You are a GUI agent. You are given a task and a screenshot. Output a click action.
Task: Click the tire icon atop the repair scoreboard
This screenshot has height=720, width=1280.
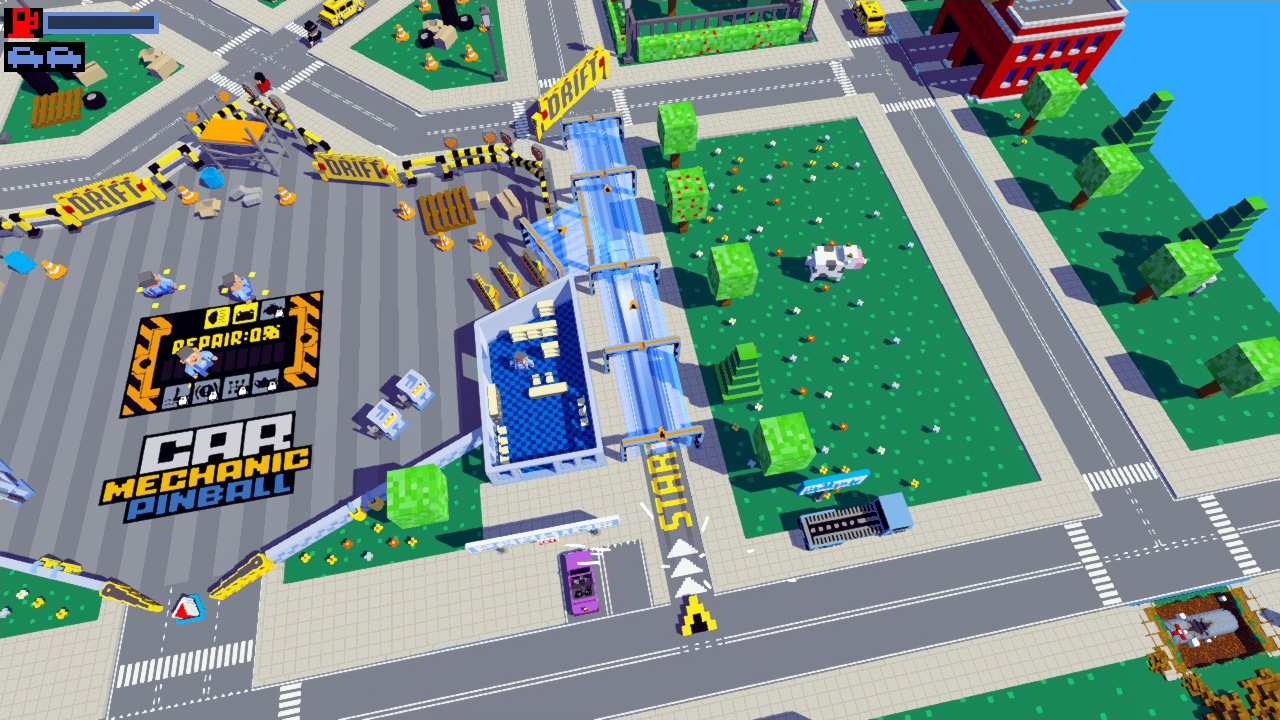click(x=272, y=310)
